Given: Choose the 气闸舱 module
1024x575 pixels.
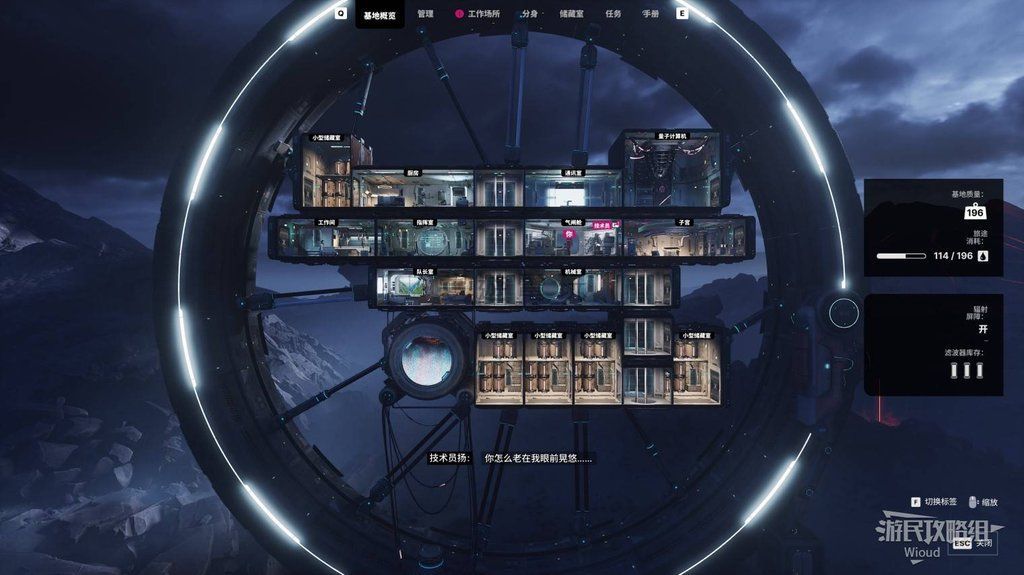Looking at the screenshot, I should pyautogui.click(x=556, y=240).
